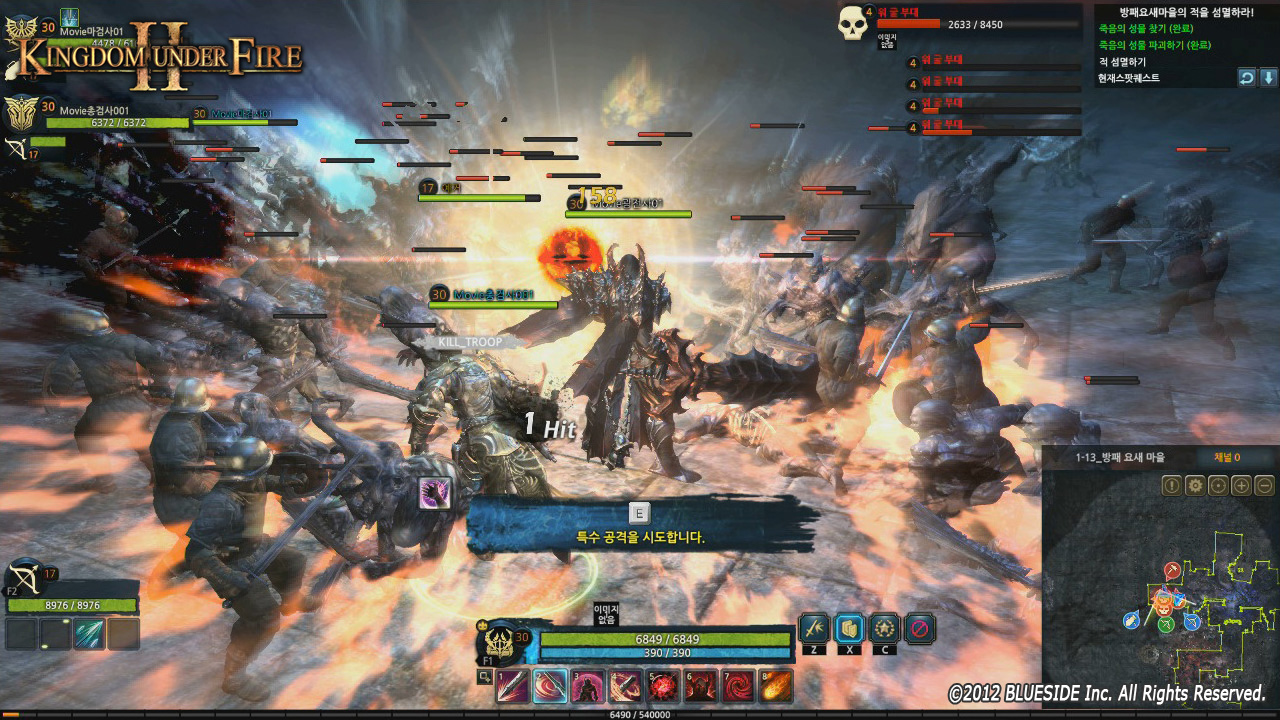Zoom in the minimap with plus button
1280x720 pixels.
click(x=1240, y=486)
